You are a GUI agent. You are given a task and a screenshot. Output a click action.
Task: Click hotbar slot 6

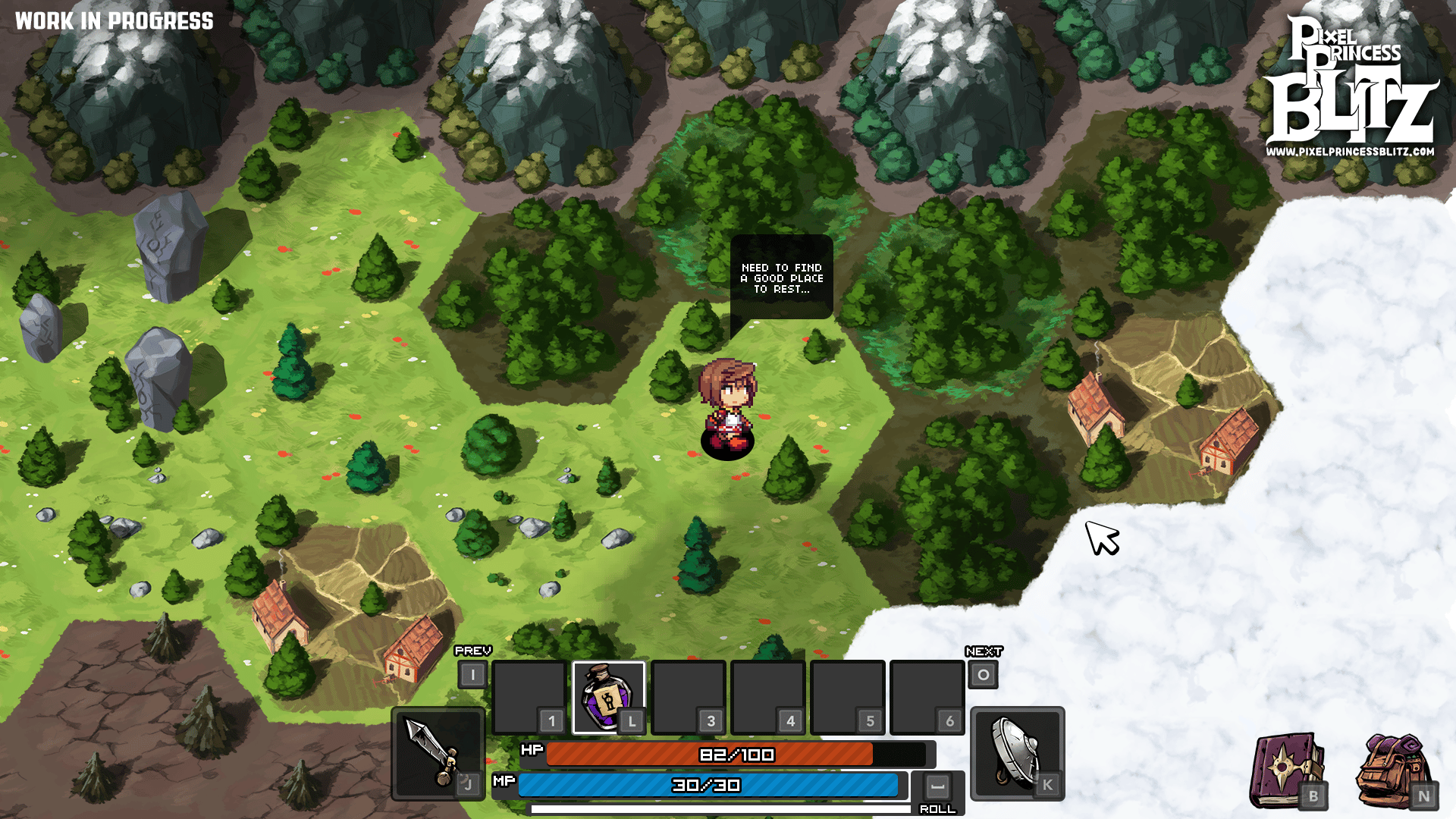pos(927,695)
